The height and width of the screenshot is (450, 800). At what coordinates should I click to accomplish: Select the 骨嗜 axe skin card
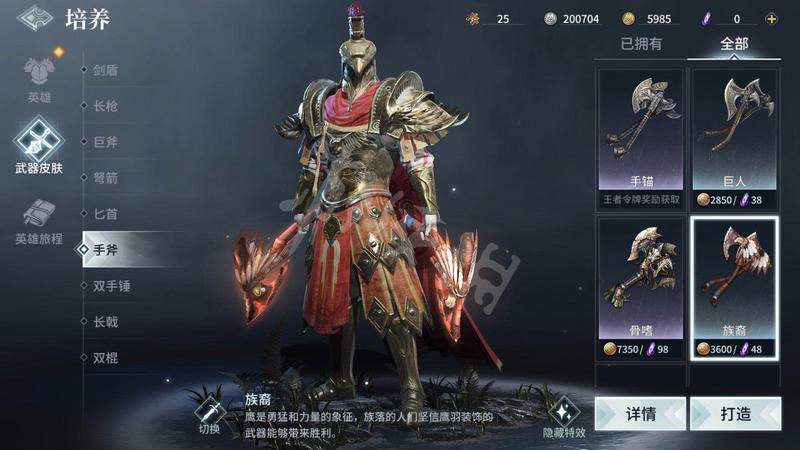pyautogui.click(x=641, y=287)
